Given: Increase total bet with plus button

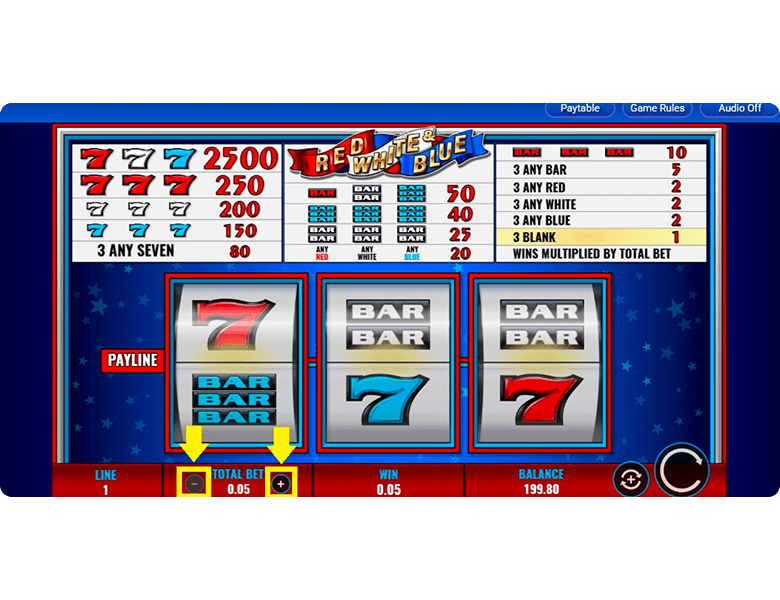Looking at the screenshot, I should pos(281,484).
